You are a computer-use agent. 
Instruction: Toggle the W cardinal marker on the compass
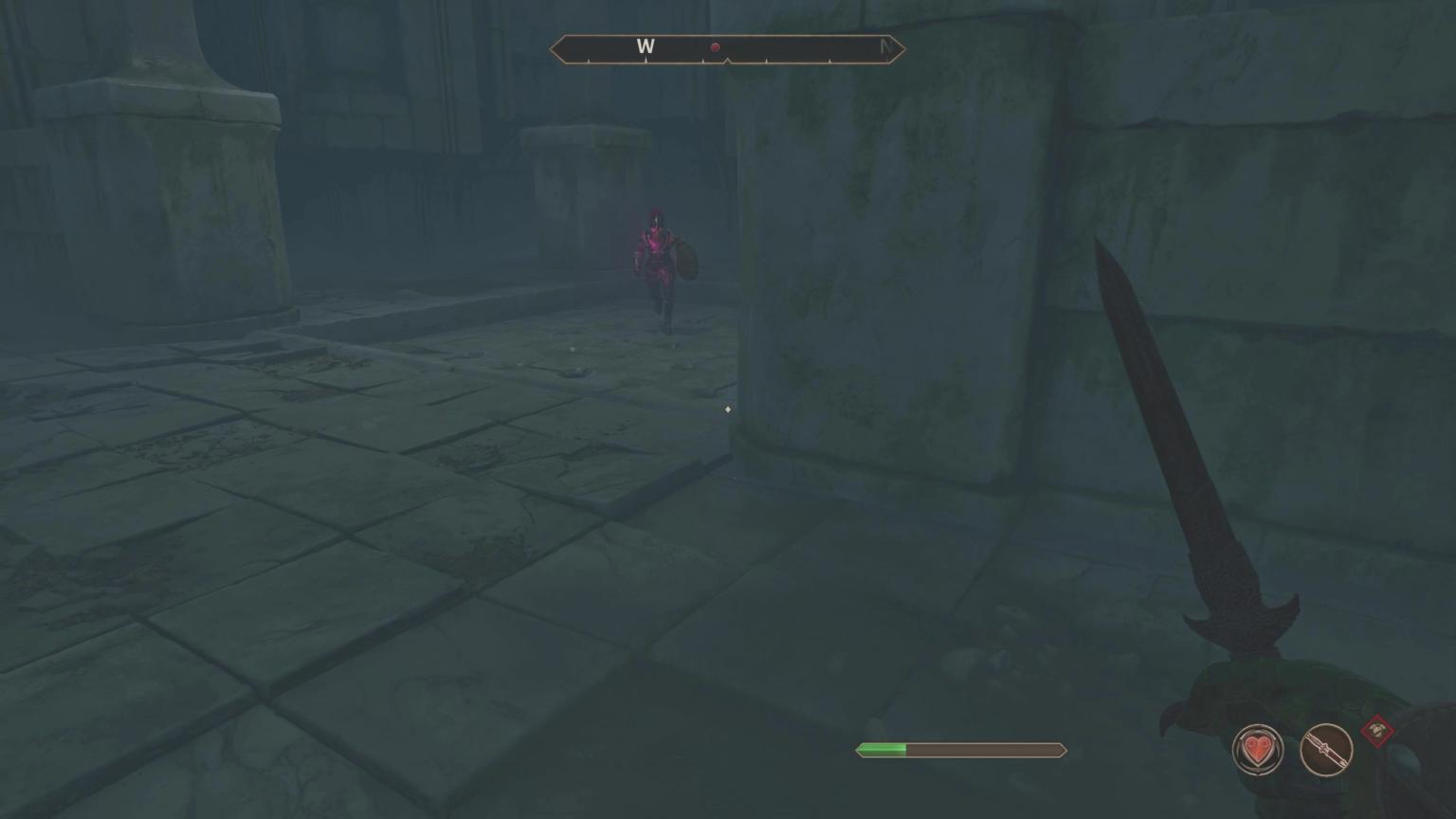[x=647, y=46]
